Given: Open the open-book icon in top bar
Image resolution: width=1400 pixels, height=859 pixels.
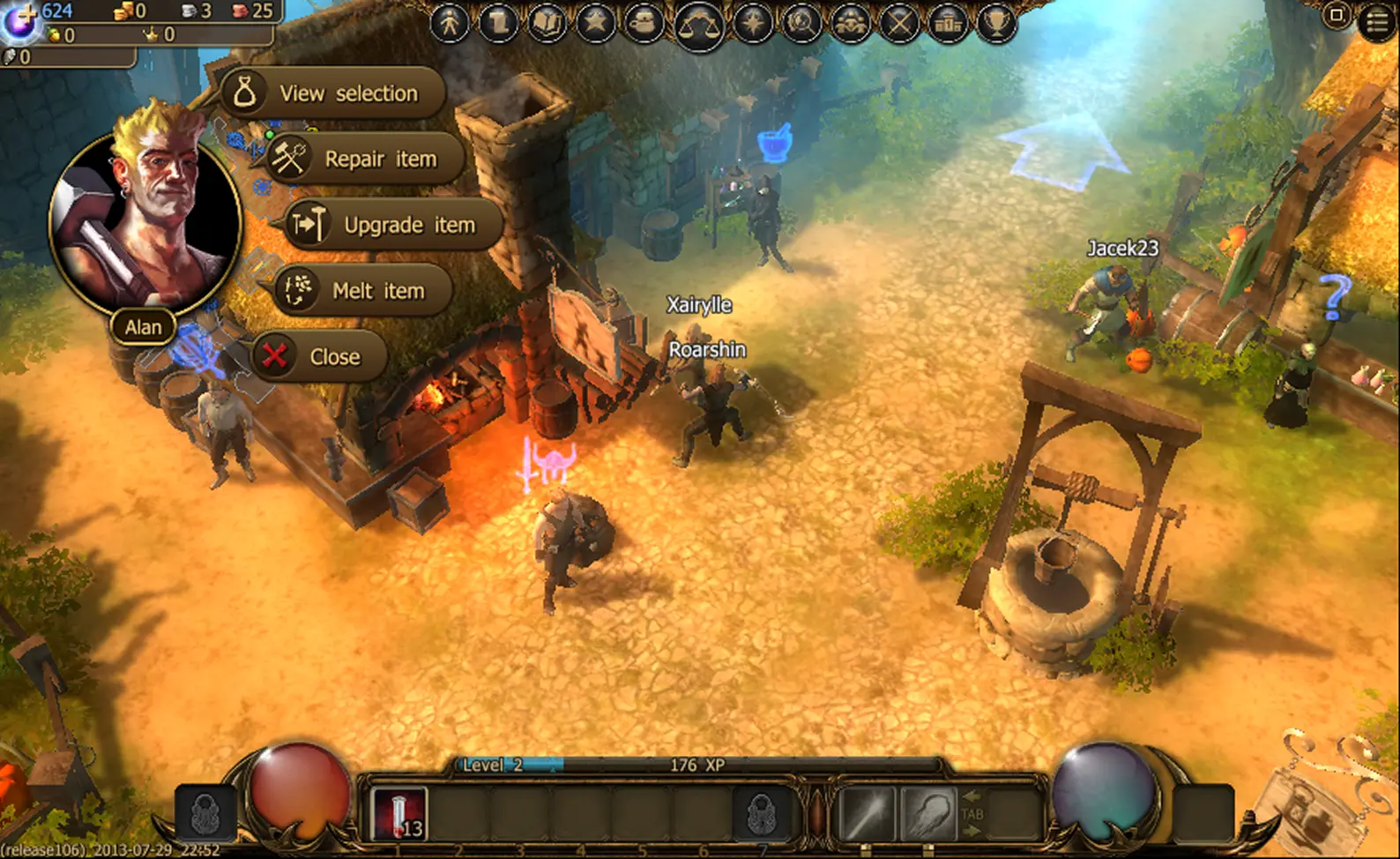Looking at the screenshot, I should [x=547, y=23].
